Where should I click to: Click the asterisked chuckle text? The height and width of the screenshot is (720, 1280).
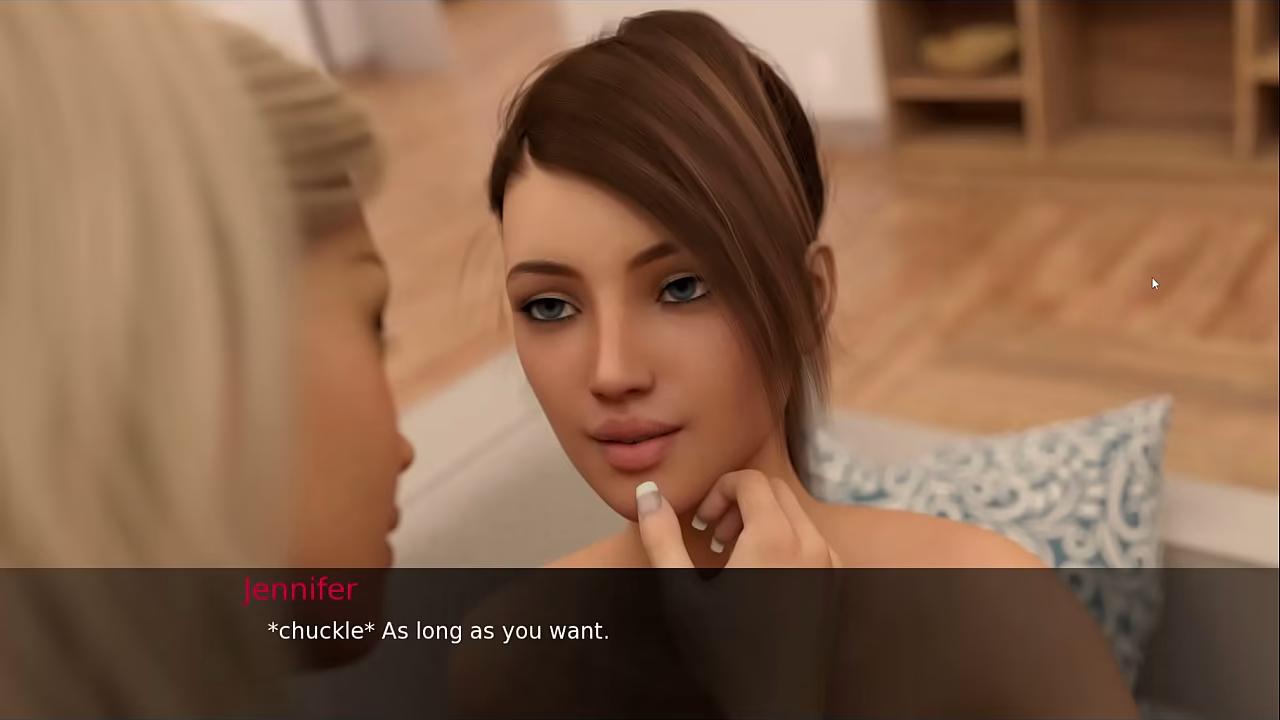click(320, 630)
